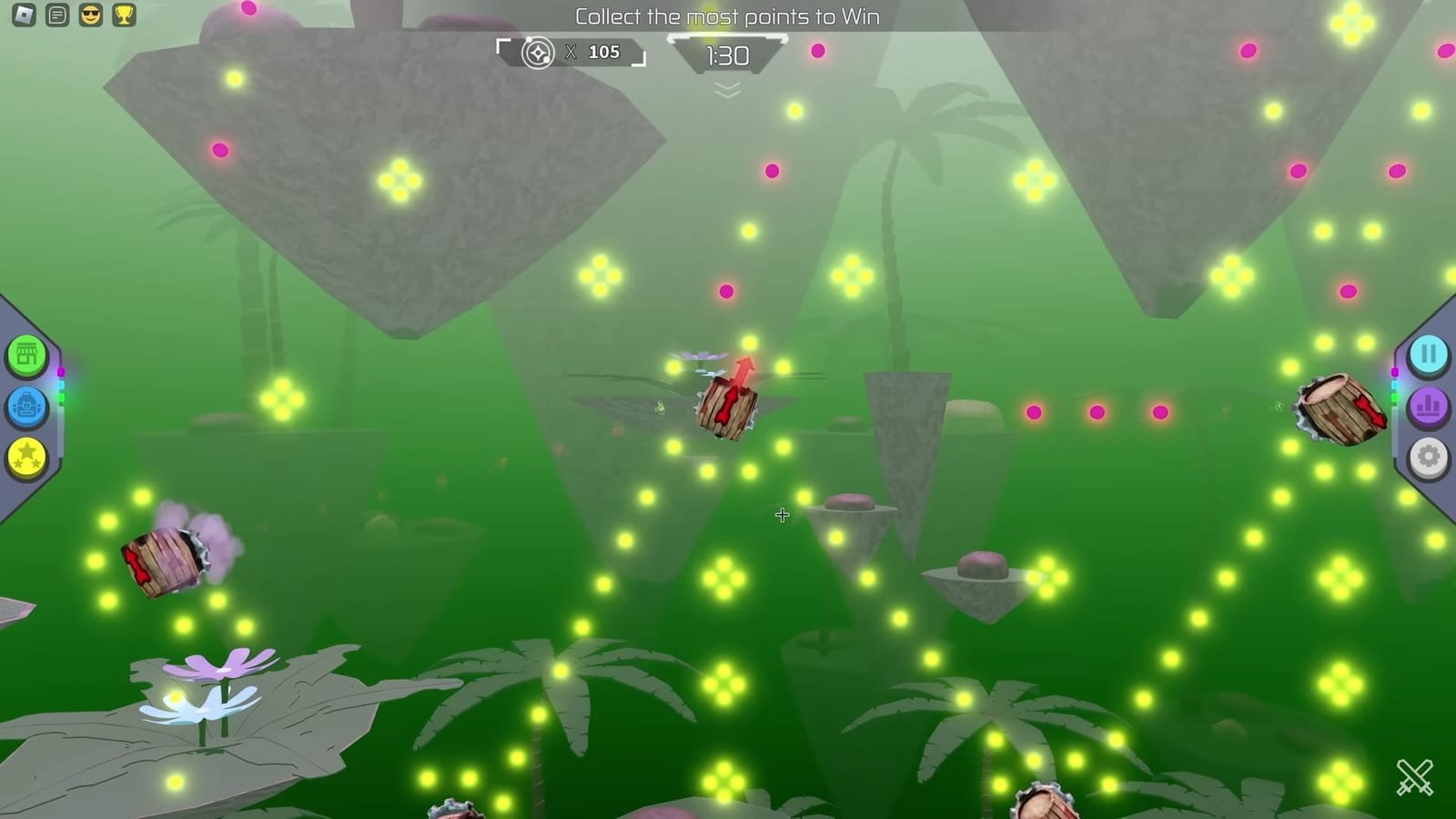Open the yellow star rewards menu
The width and height of the screenshot is (1456, 819).
tap(27, 459)
